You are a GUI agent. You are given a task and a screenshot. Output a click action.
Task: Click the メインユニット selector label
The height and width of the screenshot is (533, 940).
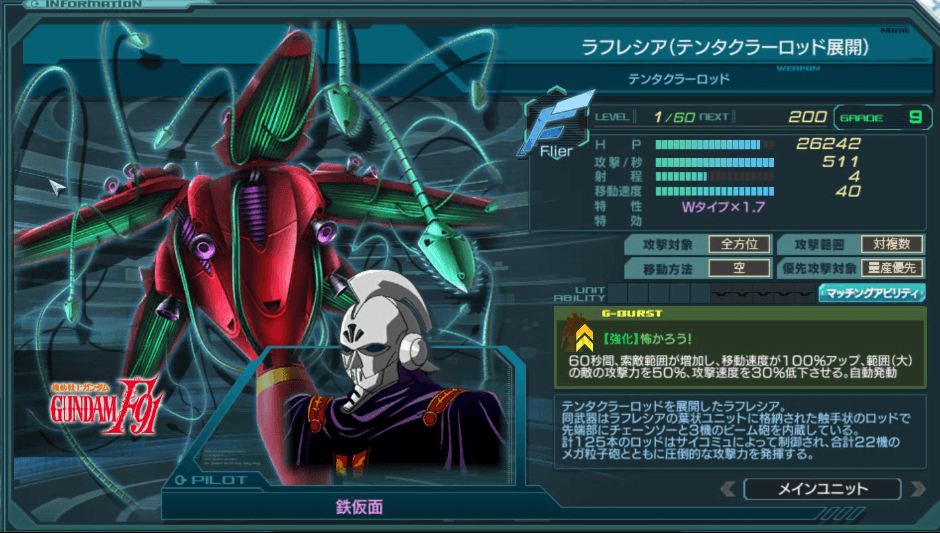pyautogui.click(x=822, y=489)
